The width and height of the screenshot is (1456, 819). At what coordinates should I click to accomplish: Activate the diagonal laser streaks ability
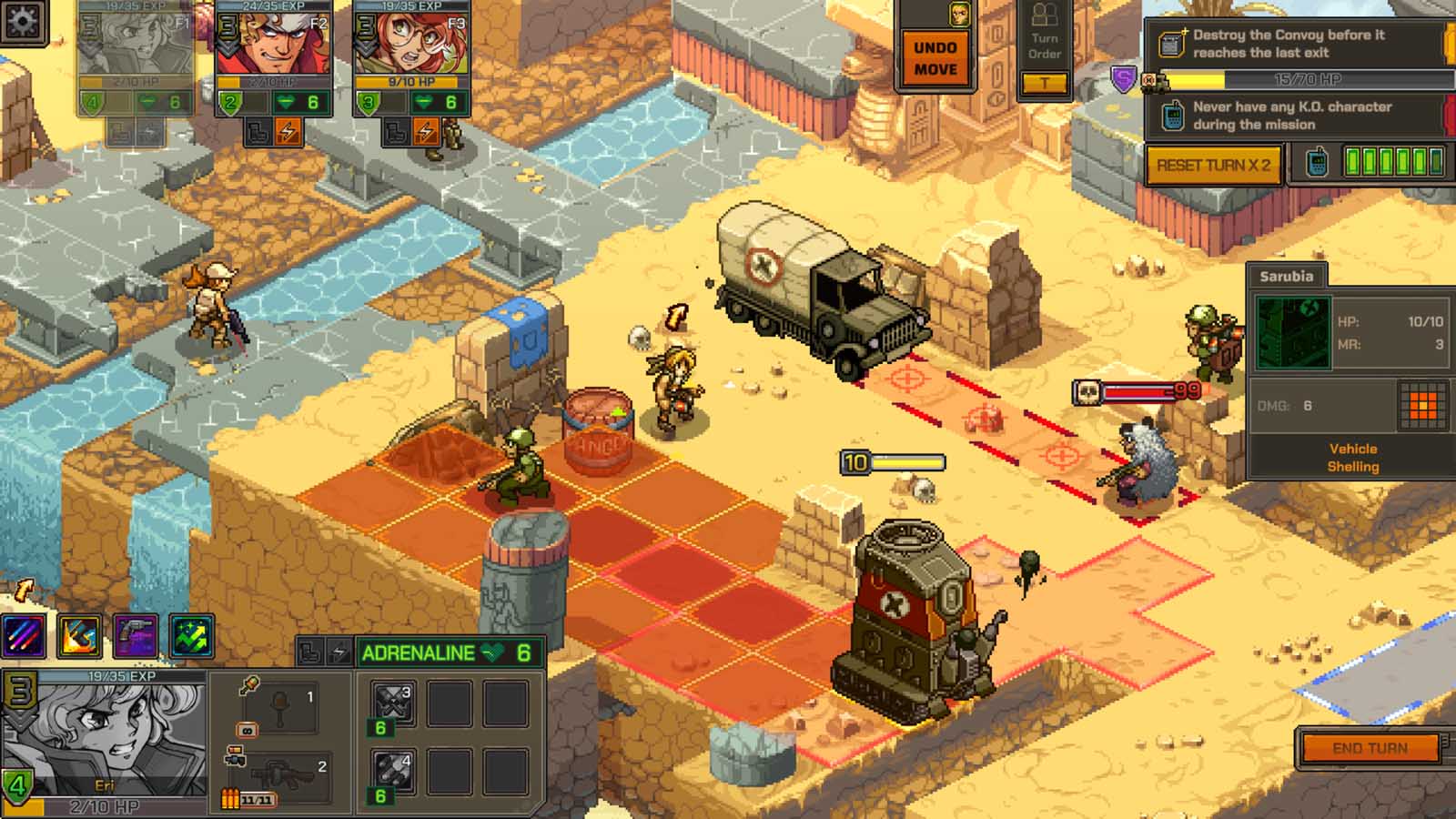point(25,636)
